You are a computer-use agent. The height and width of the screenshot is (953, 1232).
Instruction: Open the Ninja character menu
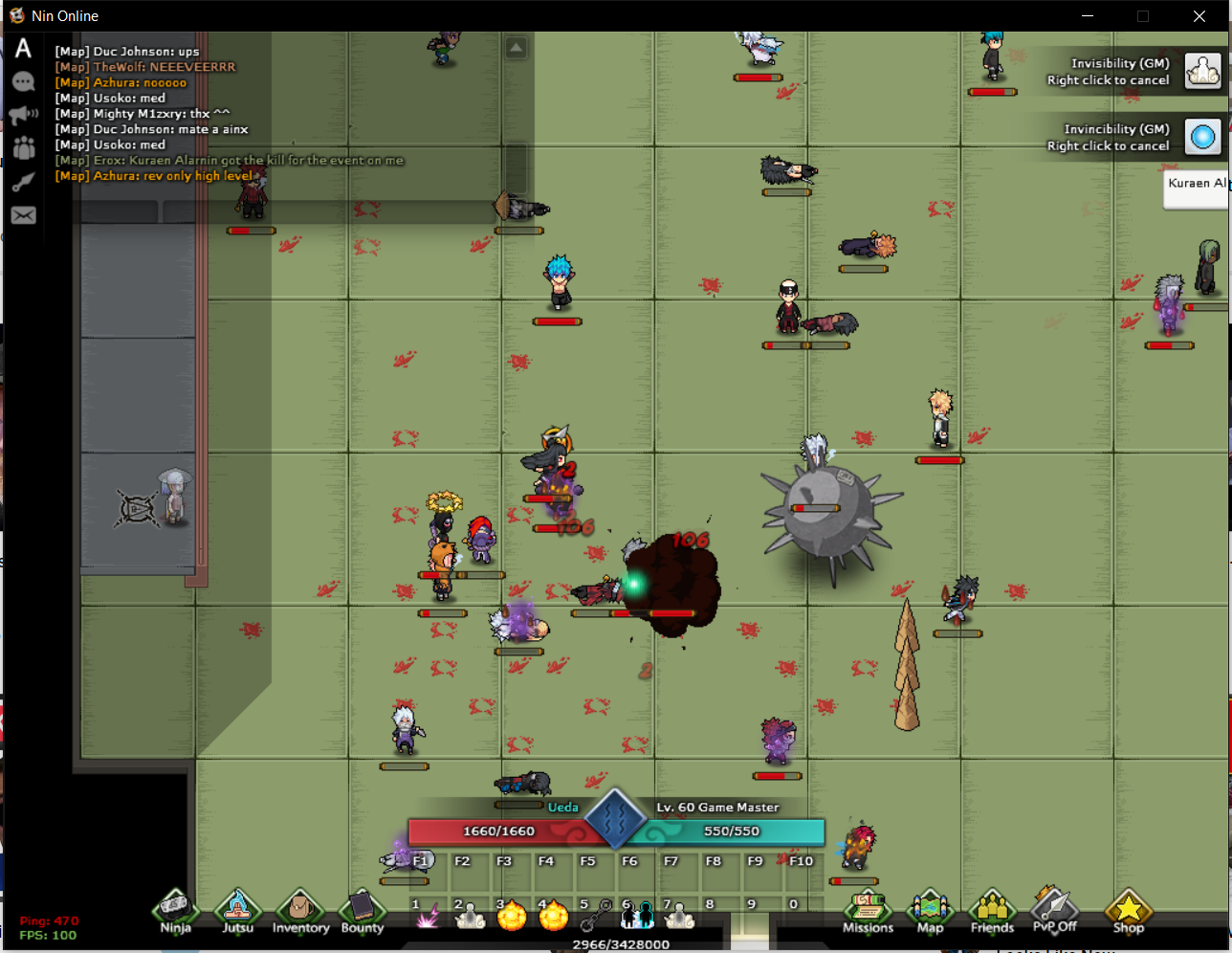[x=175, y=911]
